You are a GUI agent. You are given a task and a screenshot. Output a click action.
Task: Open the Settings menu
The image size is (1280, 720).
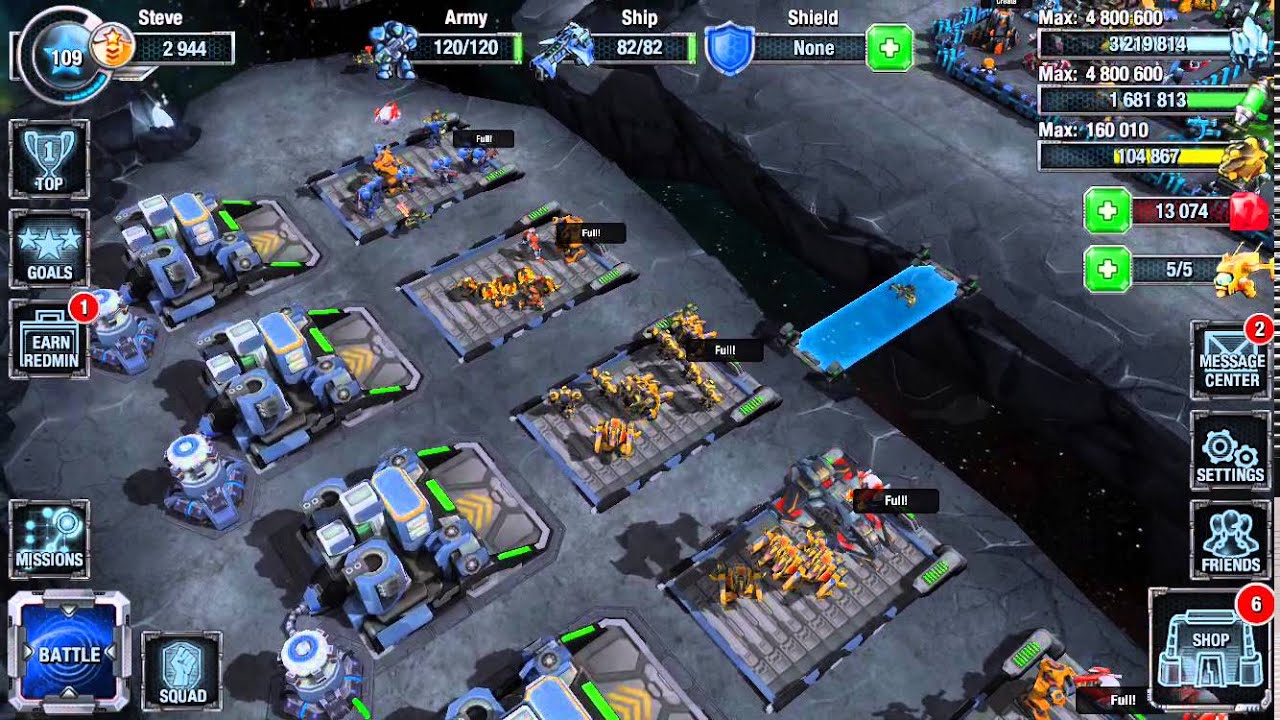tap(1230, 451)
